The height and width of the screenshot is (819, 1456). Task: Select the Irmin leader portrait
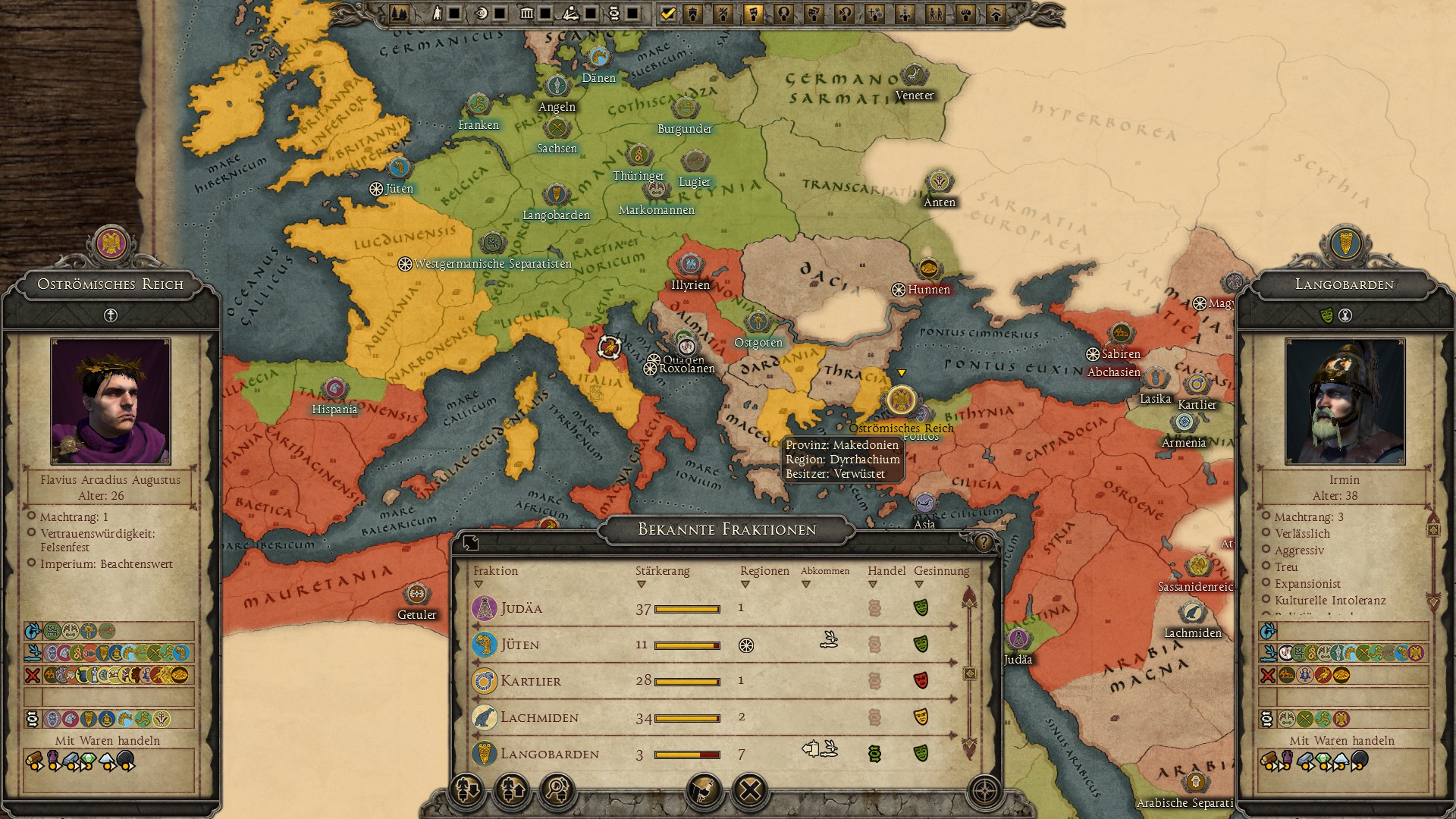point(1345,401)
